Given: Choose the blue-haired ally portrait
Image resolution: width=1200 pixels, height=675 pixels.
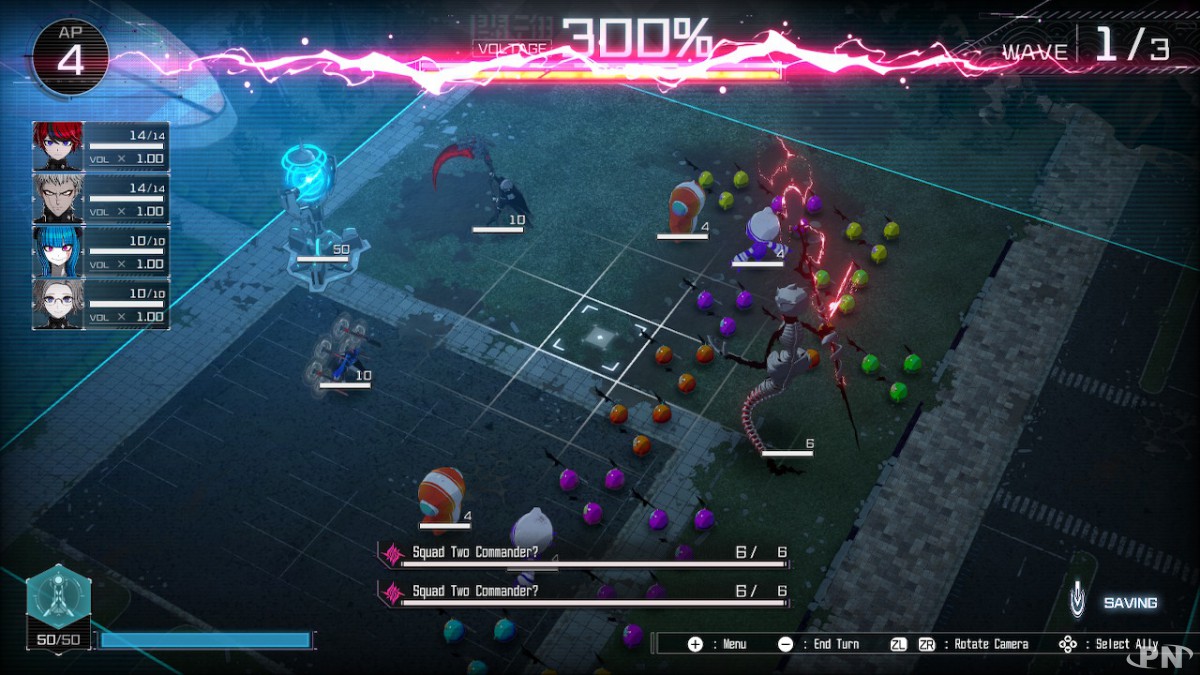Looking at the screenshot, I should [x=58, y=251].
